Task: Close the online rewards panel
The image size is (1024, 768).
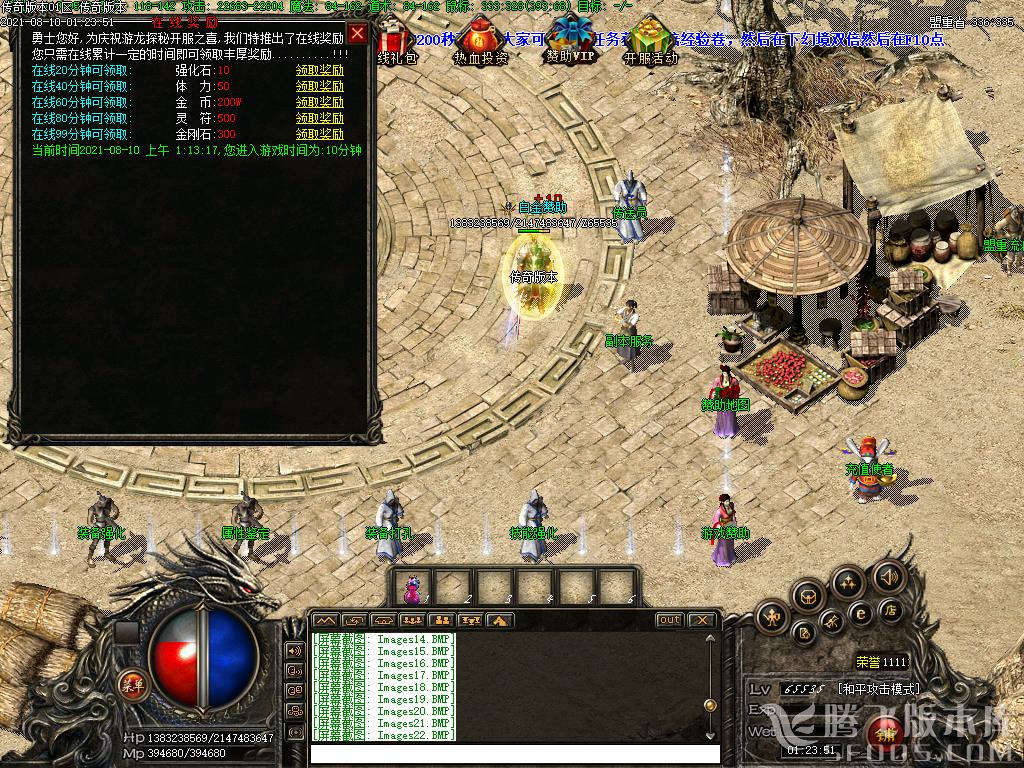Action: pyautogui.click(x=357, y=33)
